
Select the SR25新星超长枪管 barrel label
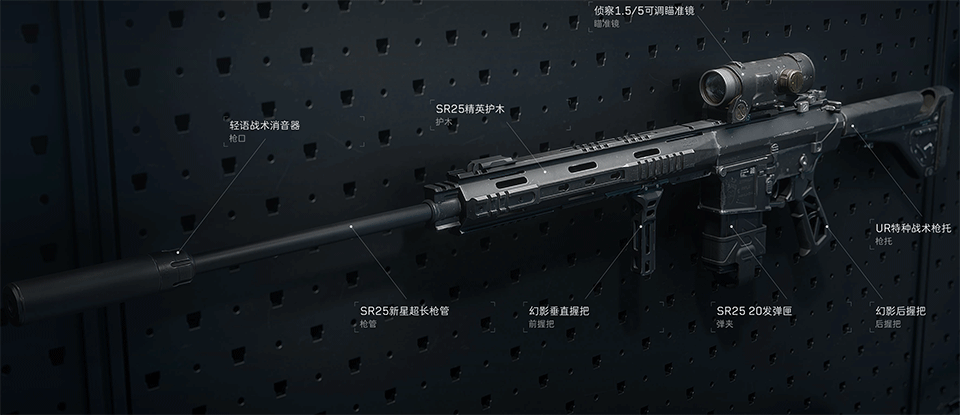[404, 311]
